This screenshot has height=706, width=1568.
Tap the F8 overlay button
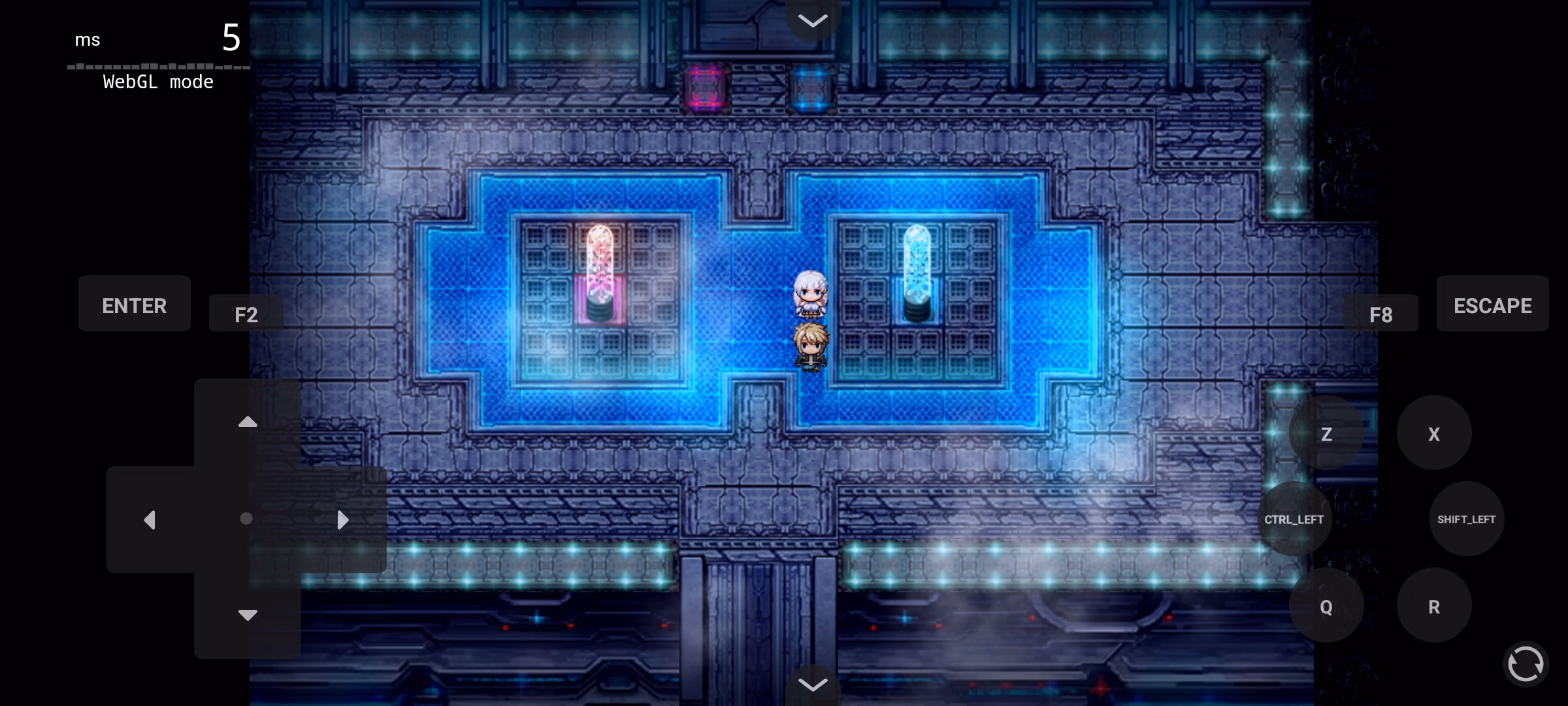point(1380,314)
